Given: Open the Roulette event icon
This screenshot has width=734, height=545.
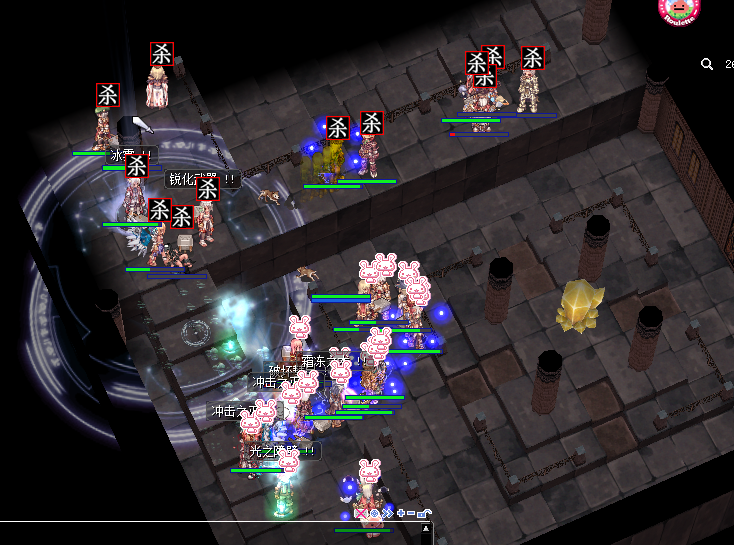Looking at the screenshot, I should (x=680, y=11).
